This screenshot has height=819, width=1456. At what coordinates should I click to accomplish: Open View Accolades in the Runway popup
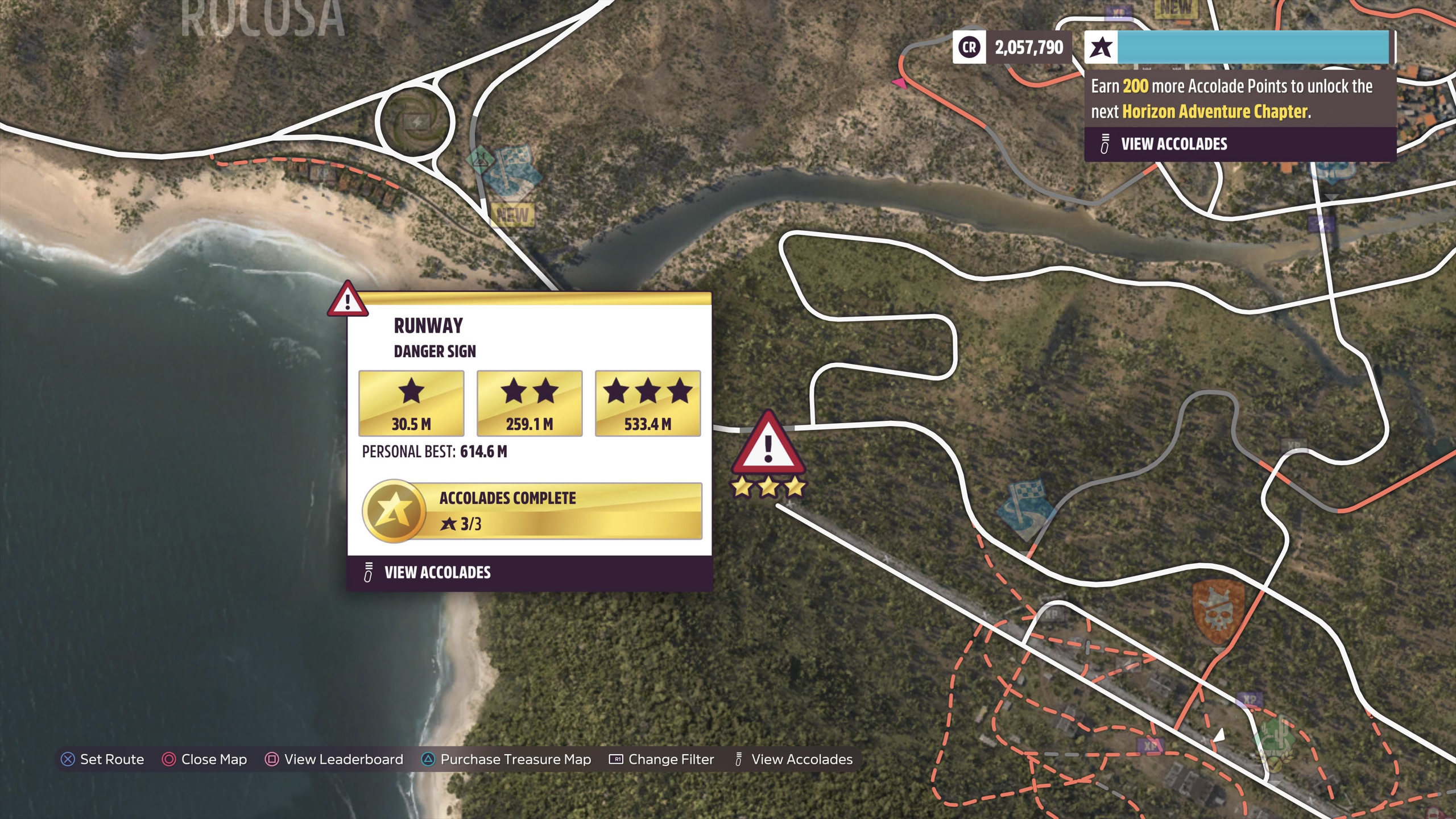point(437,572)
